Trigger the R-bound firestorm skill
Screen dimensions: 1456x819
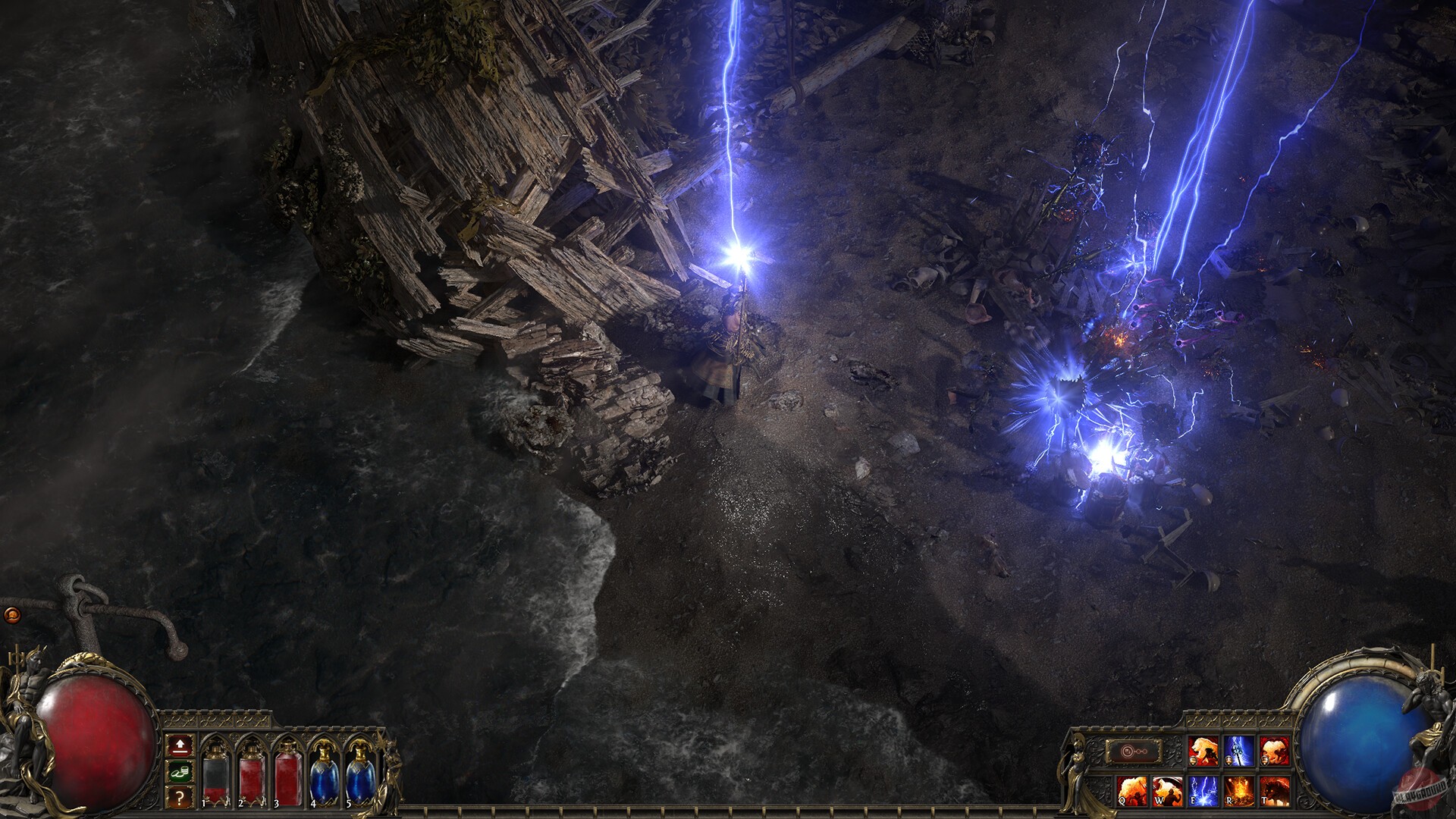[1239, 792]
